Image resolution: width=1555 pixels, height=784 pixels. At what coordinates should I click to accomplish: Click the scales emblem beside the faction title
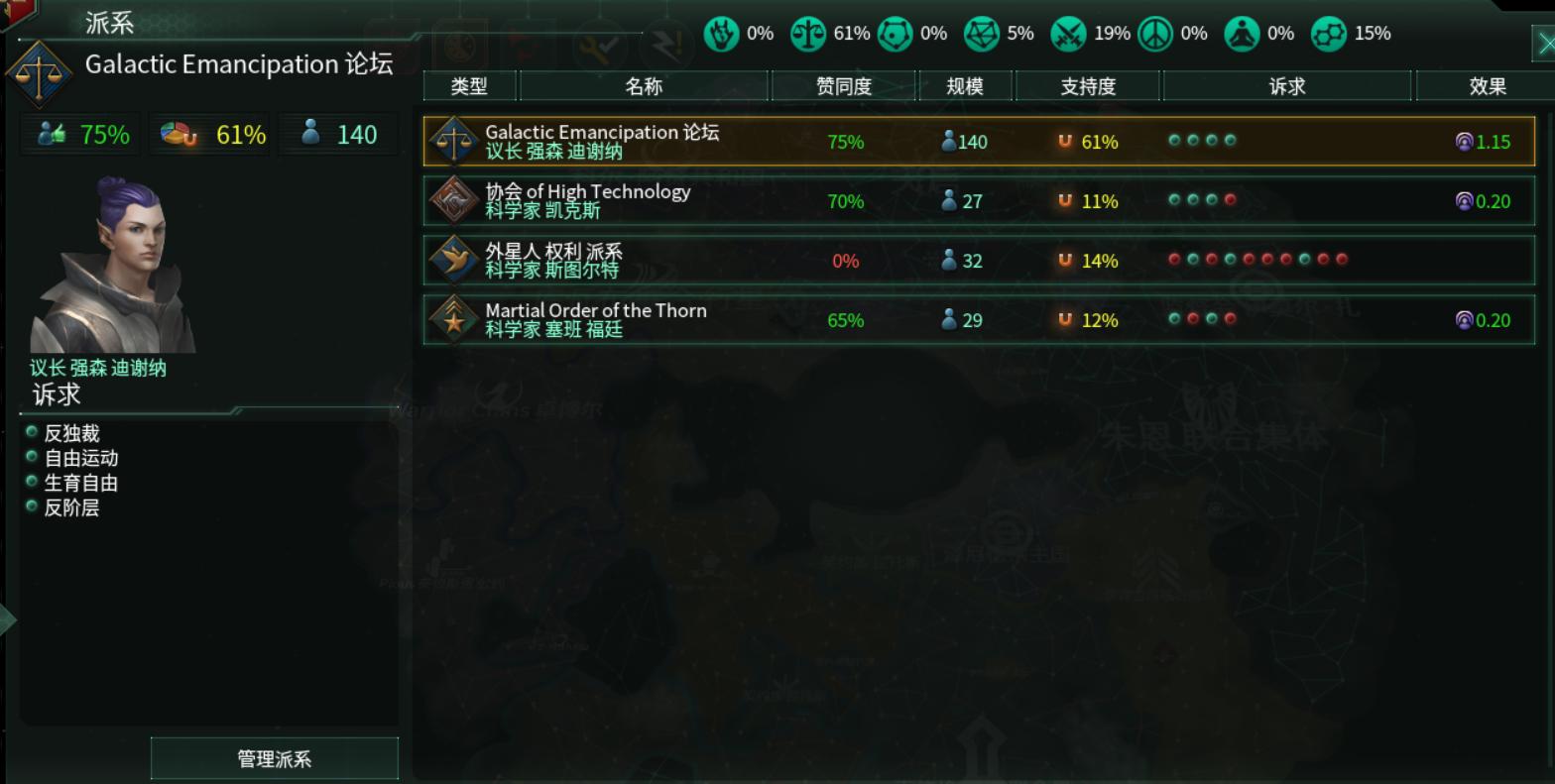(x=40, y=73)
